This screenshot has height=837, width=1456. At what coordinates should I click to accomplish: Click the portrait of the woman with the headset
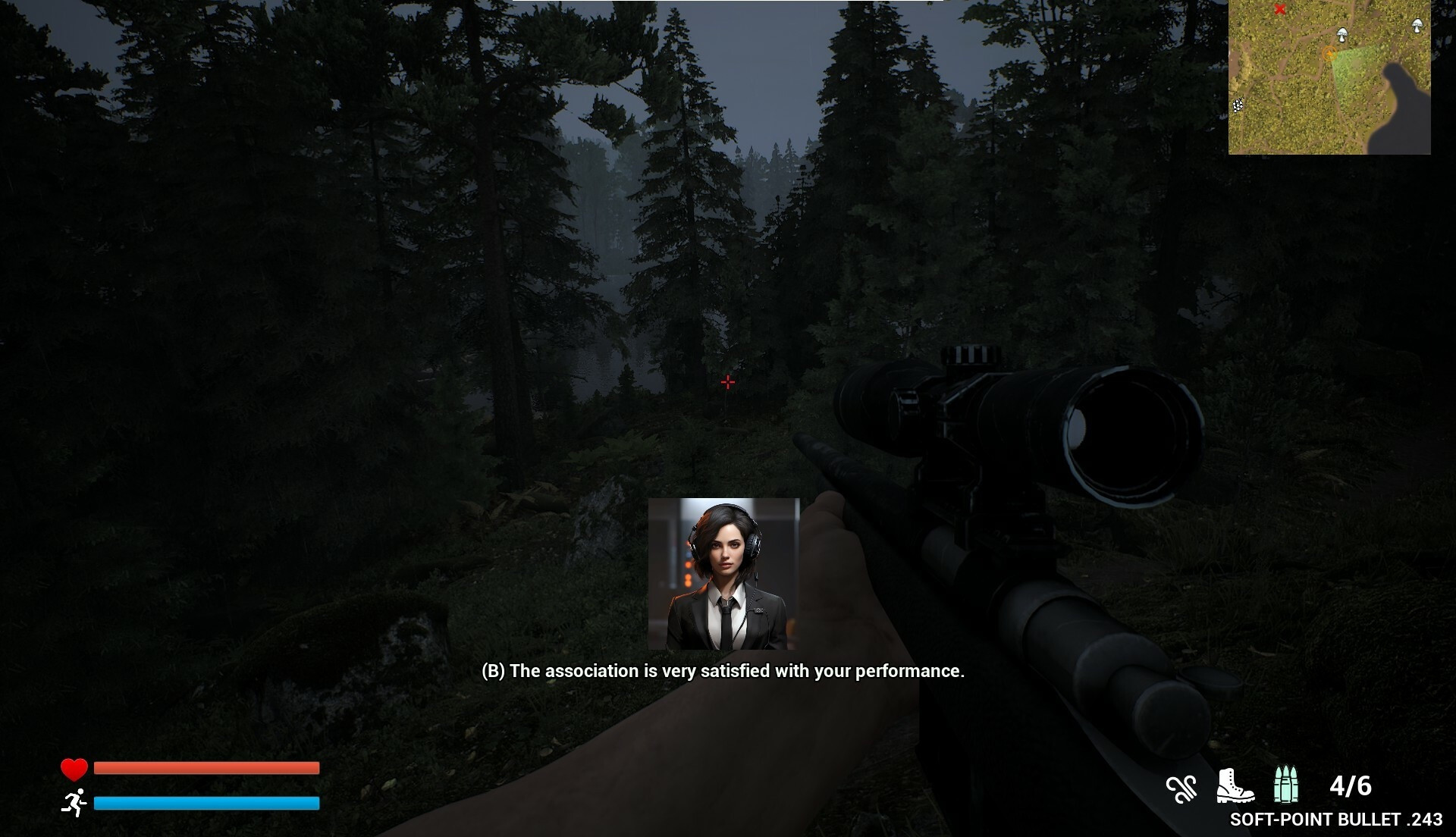723,574
